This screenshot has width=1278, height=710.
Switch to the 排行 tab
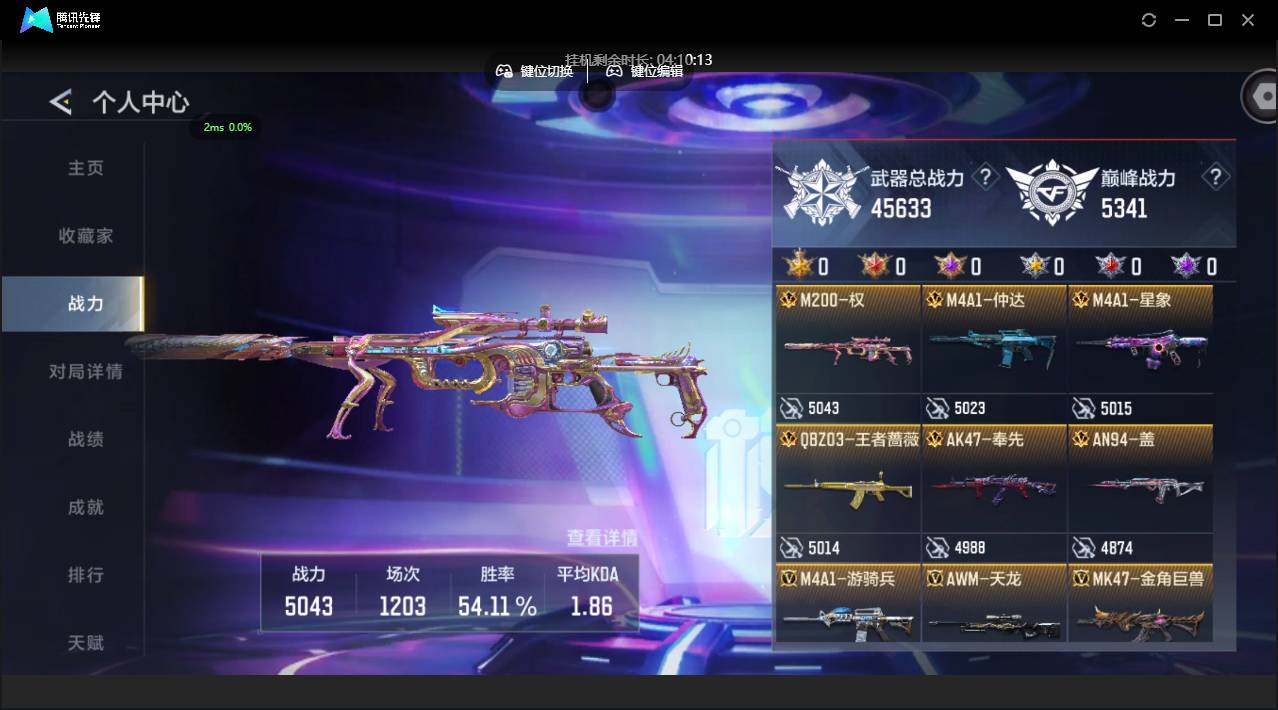(x=86, y=575)
